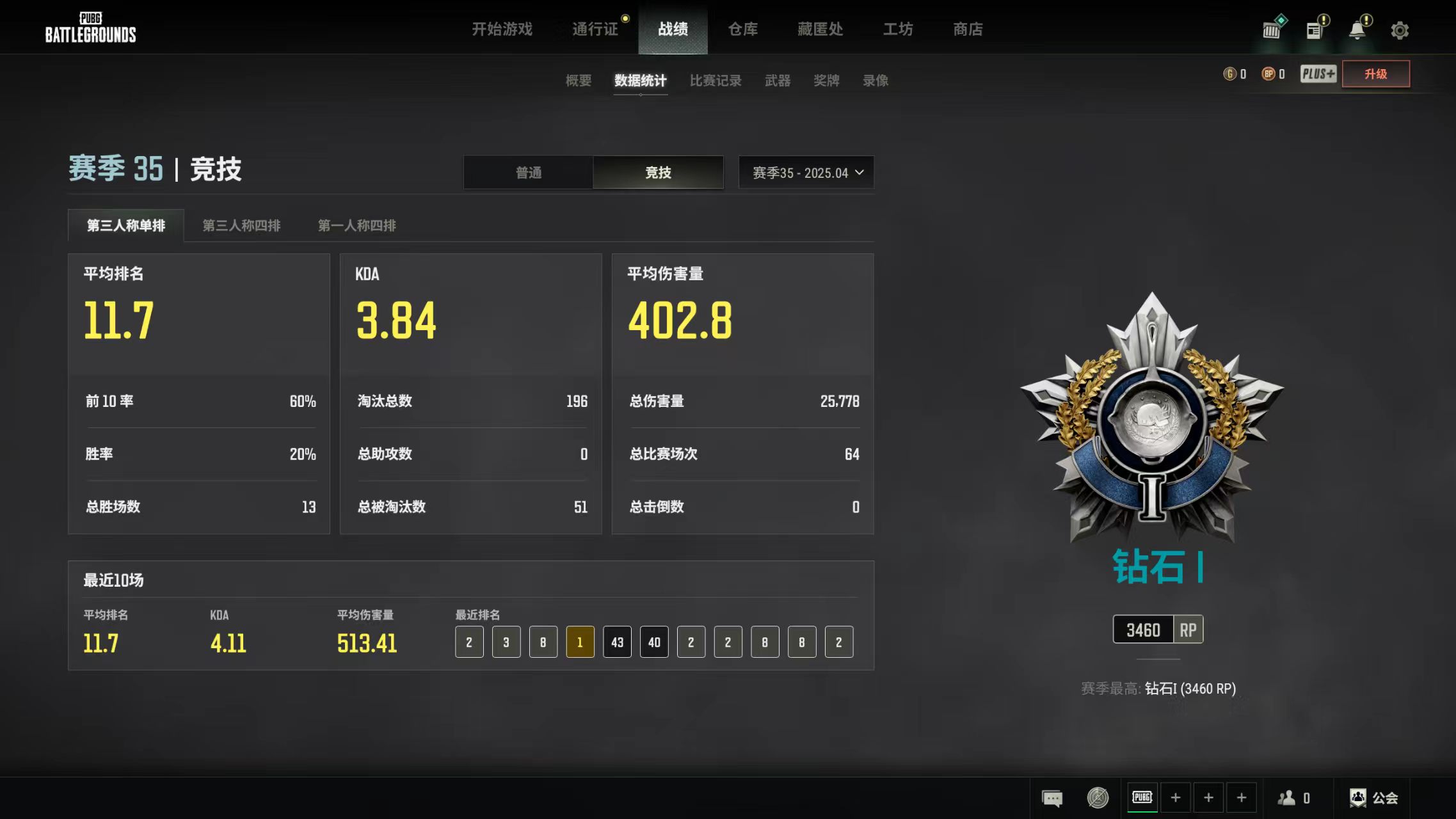
Task: Click the 升级 upgrade button
Action: click(1375, 74)
